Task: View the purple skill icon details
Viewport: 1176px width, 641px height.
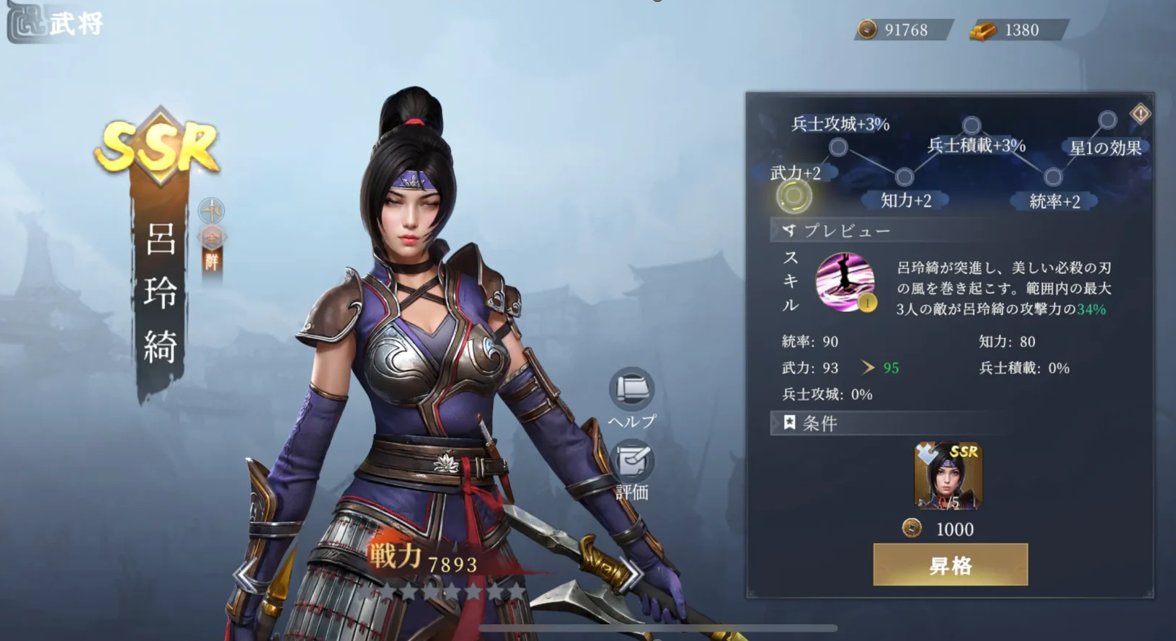Action: (x=845, y=281)
